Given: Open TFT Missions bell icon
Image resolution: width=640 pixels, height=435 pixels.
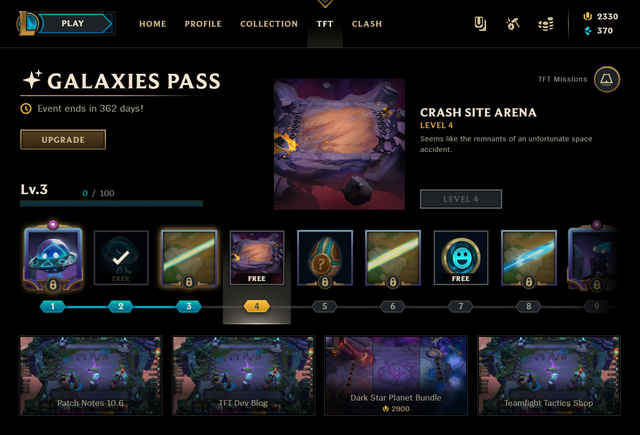Looking at the screenshot, I should 606,80.
